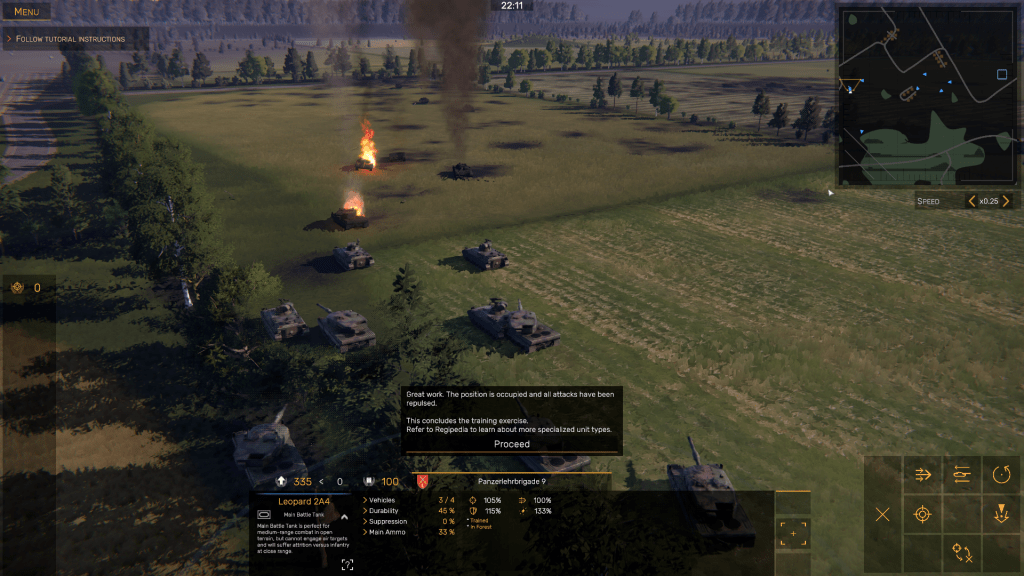This screenshot has width=1024, height=576.
Task: Cancel orders with the X command
Action: (x=883, y=514)
